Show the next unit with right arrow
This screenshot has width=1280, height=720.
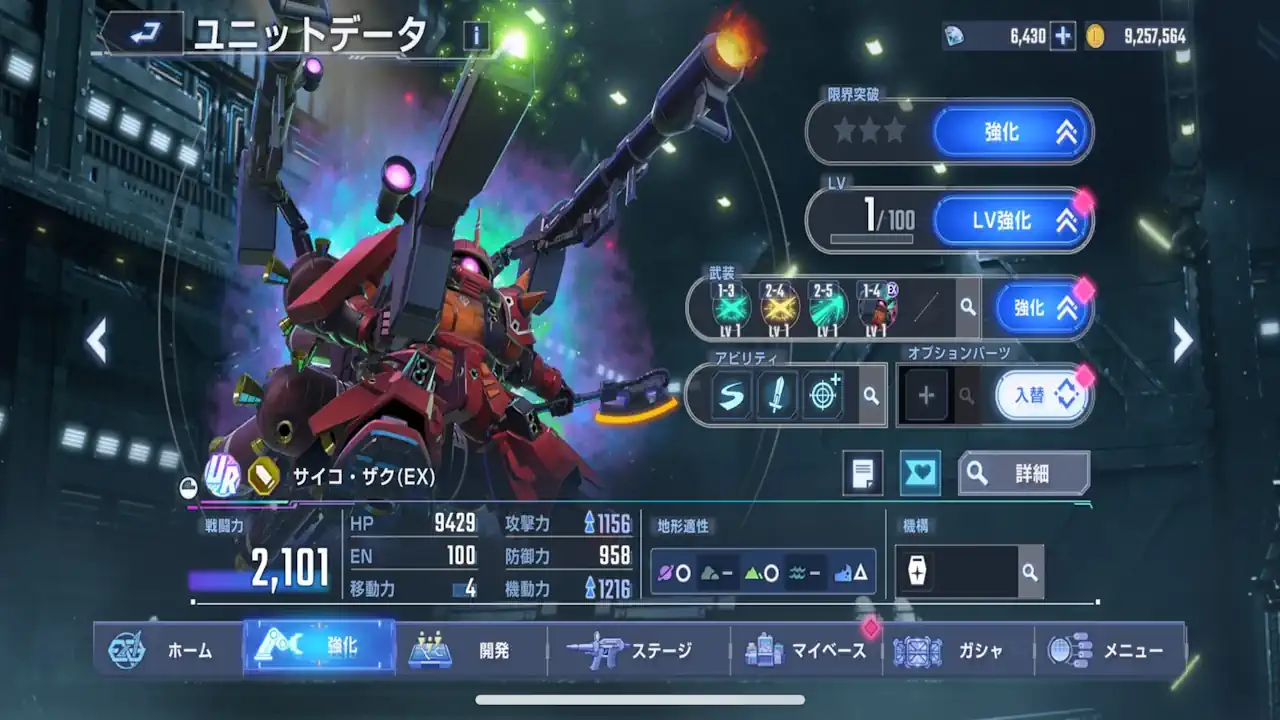tap(1183, 341)
